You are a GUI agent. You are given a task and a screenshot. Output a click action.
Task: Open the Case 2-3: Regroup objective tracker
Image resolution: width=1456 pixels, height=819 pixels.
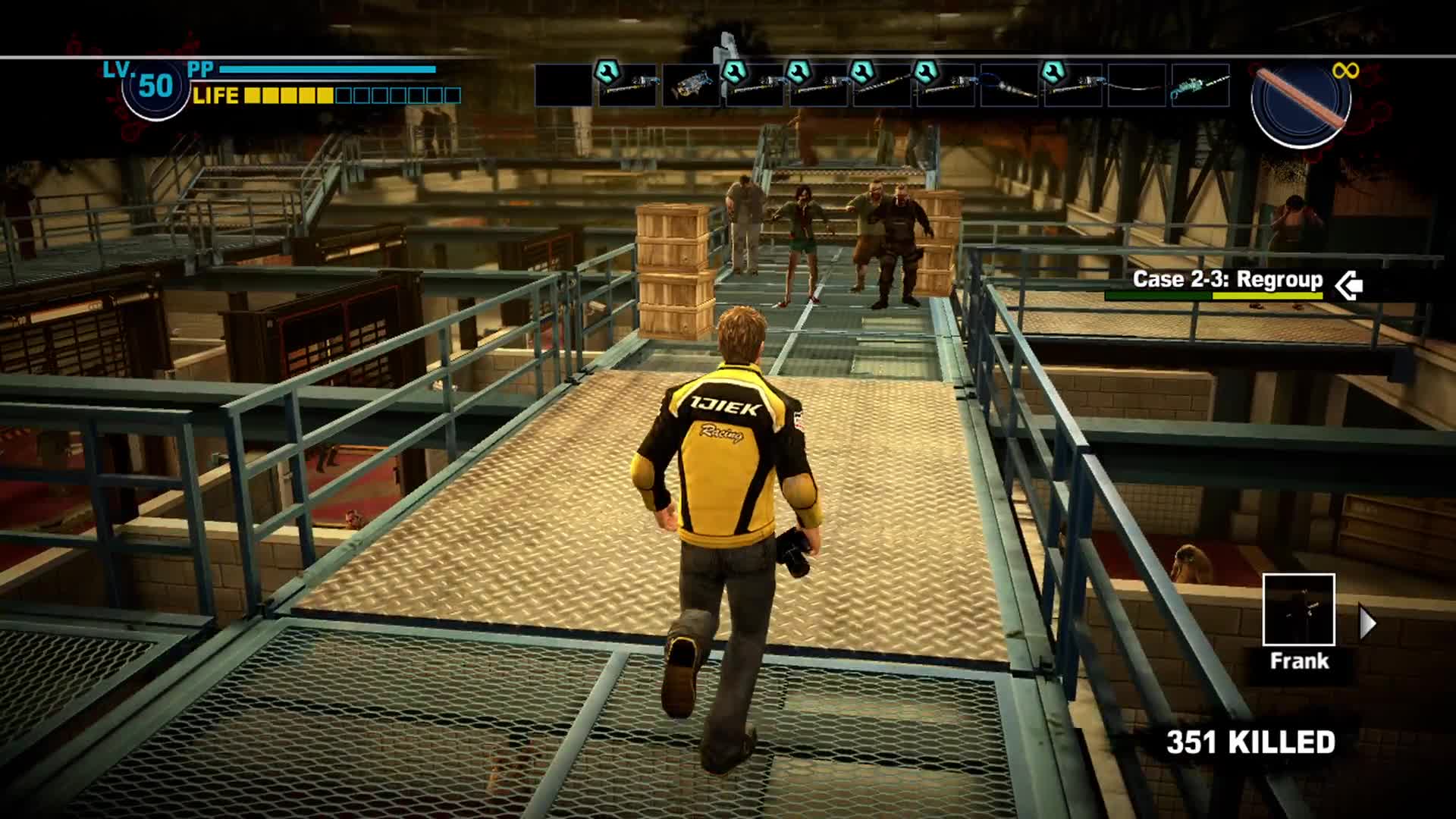(1227, 280)
